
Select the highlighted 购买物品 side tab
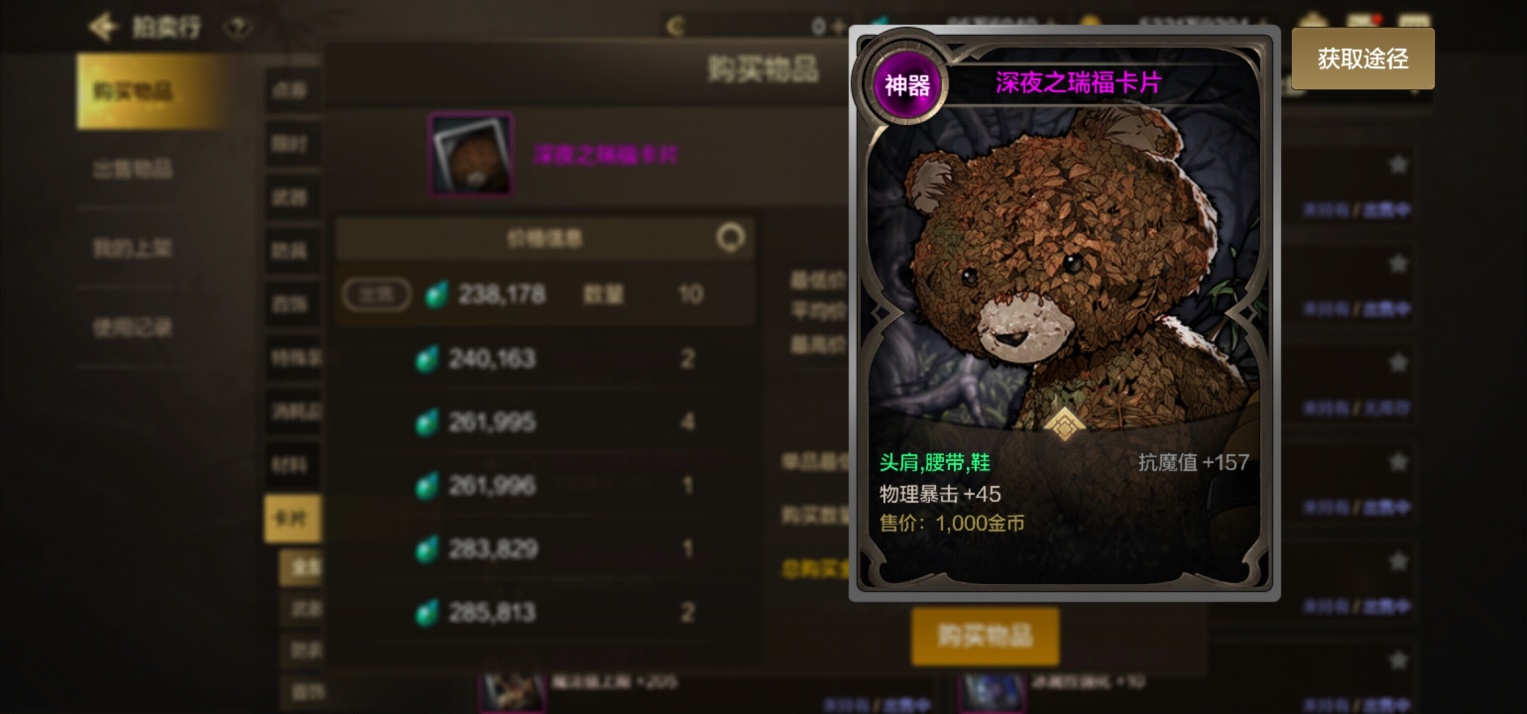click(150, 91)
